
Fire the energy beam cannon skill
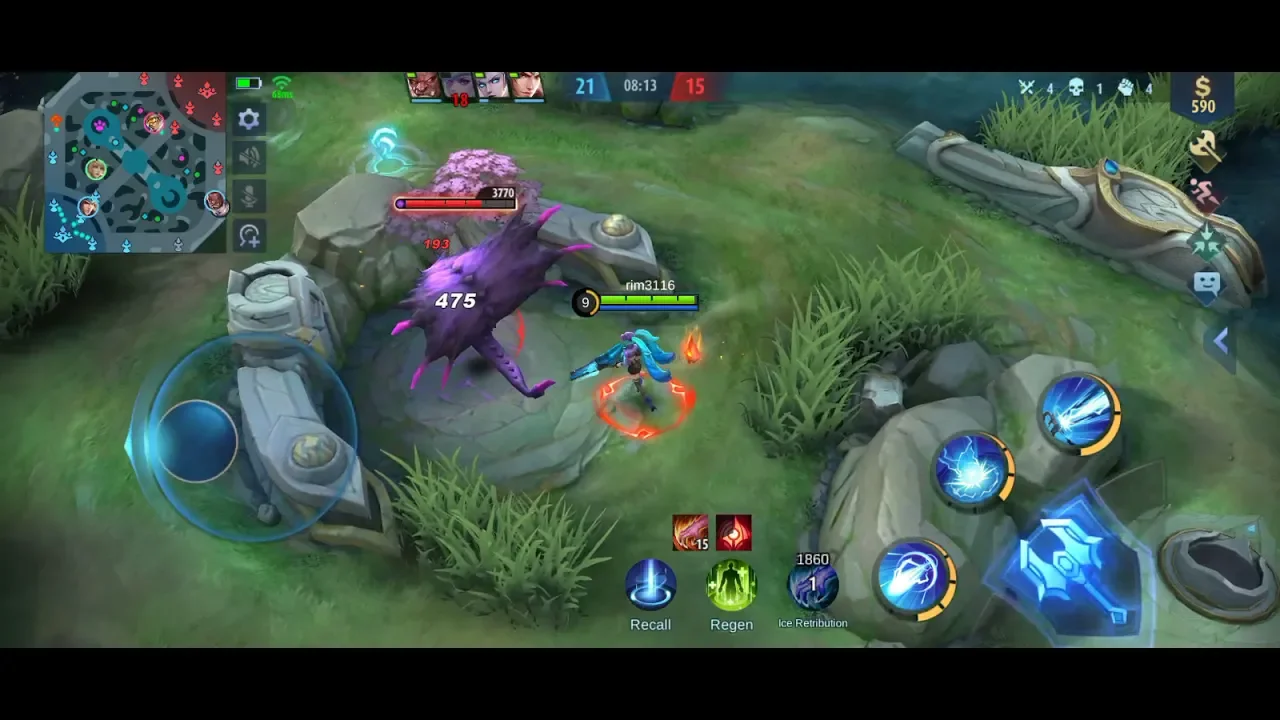(x=1077, y=412)
